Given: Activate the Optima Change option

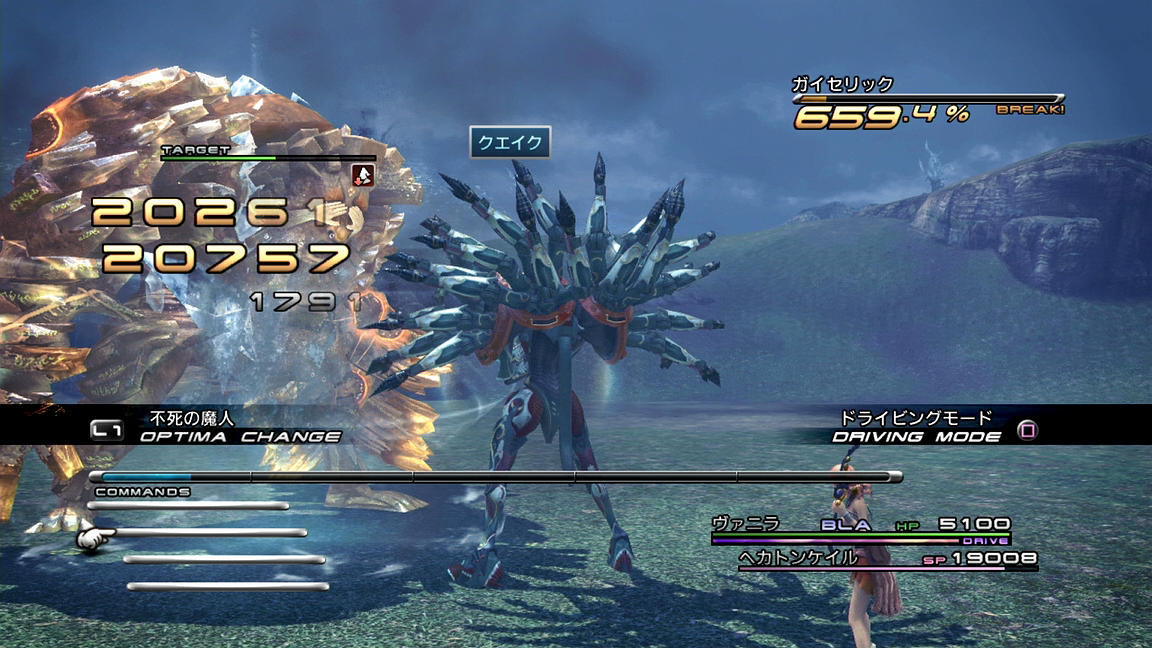Looking at the screenshot, I should (239, 436).
